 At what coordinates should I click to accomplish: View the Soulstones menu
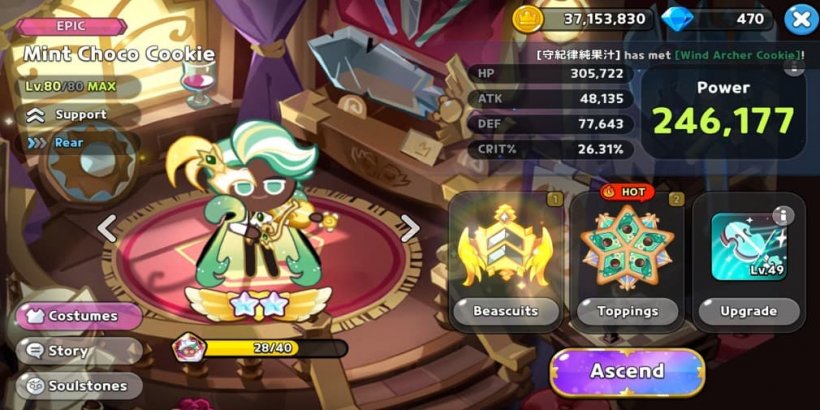point(79,385)
